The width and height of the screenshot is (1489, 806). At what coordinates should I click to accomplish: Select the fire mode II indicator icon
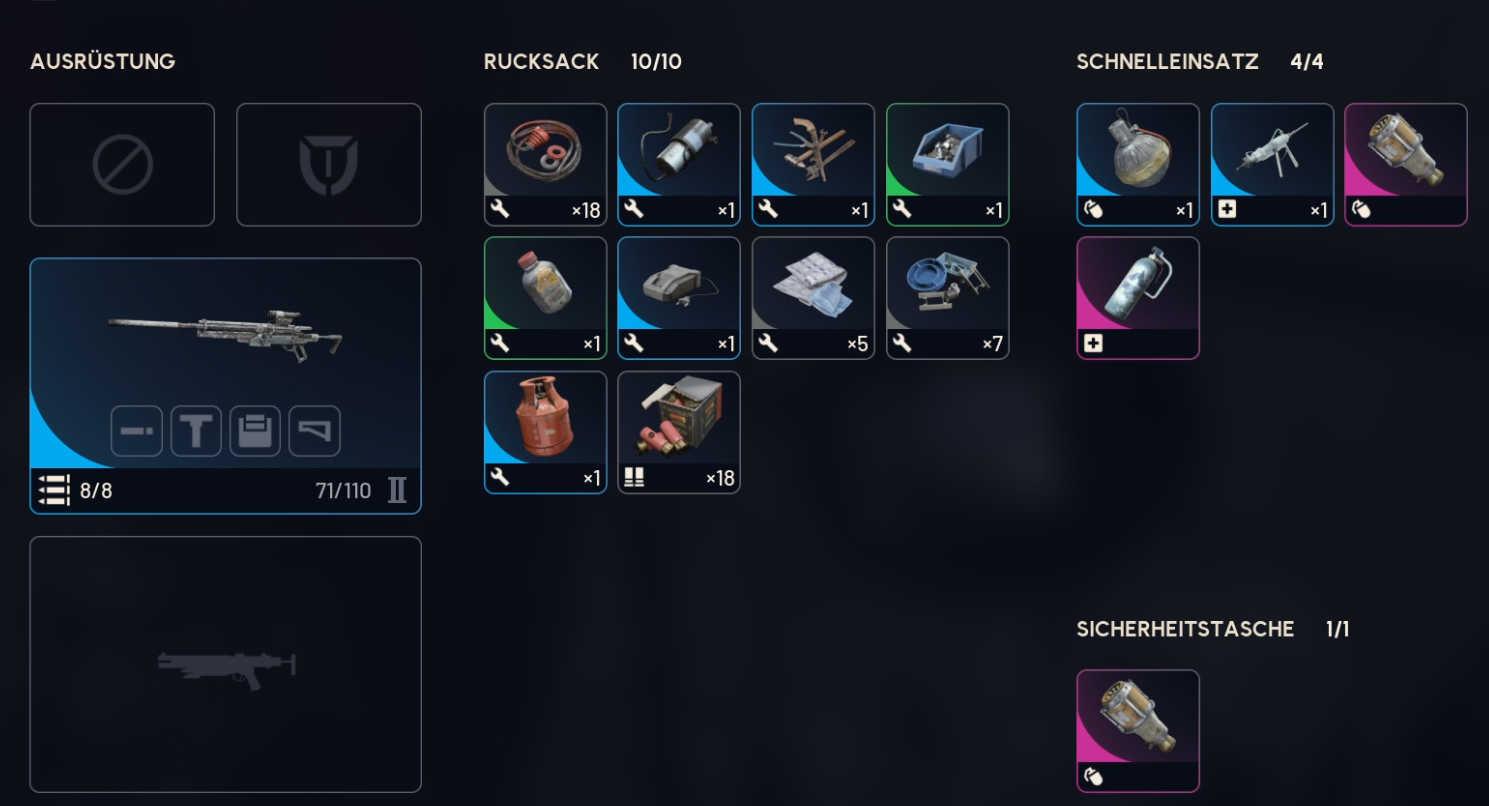click(398, 488)
